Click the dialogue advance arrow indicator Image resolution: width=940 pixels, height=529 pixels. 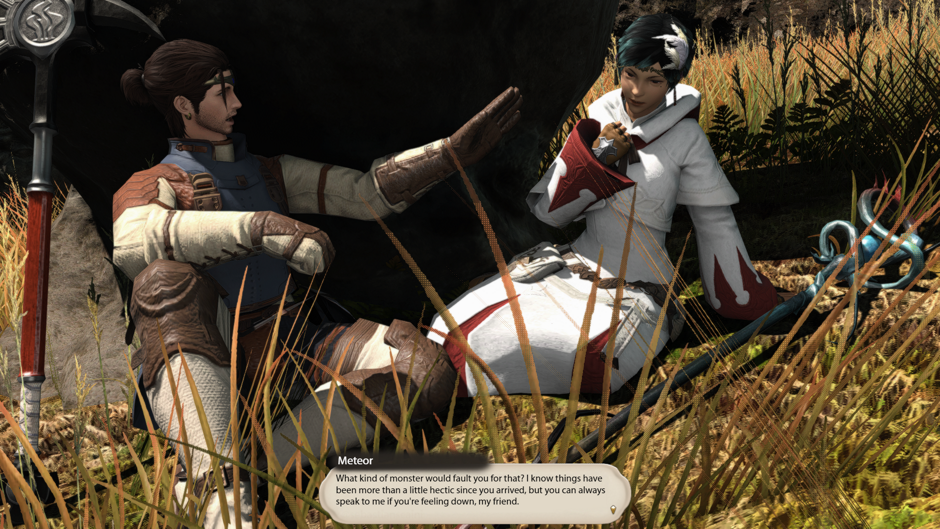pyautogui.click(x=613, y=510)
